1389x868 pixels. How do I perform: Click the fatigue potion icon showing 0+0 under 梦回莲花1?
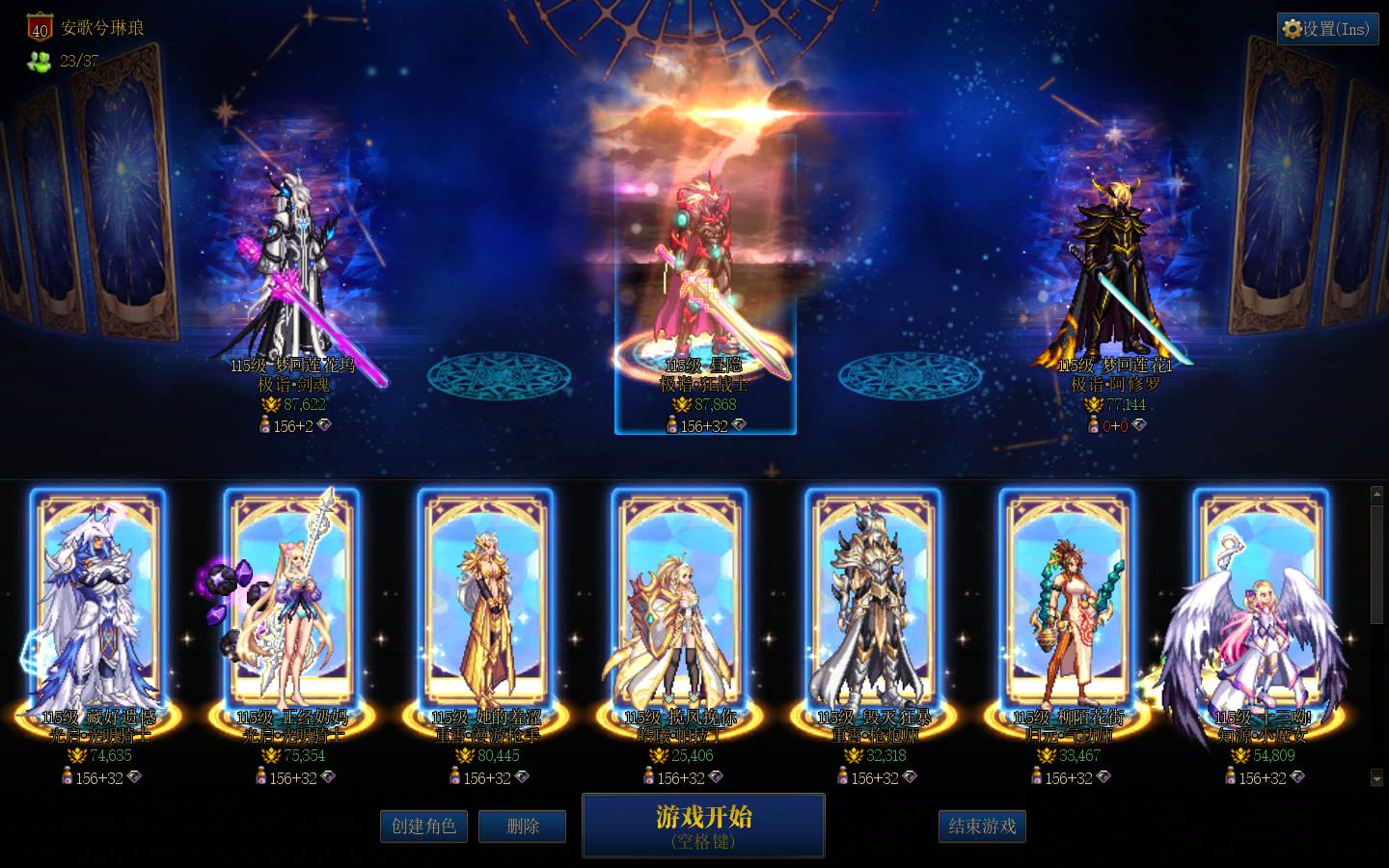tap(1092, 424)
